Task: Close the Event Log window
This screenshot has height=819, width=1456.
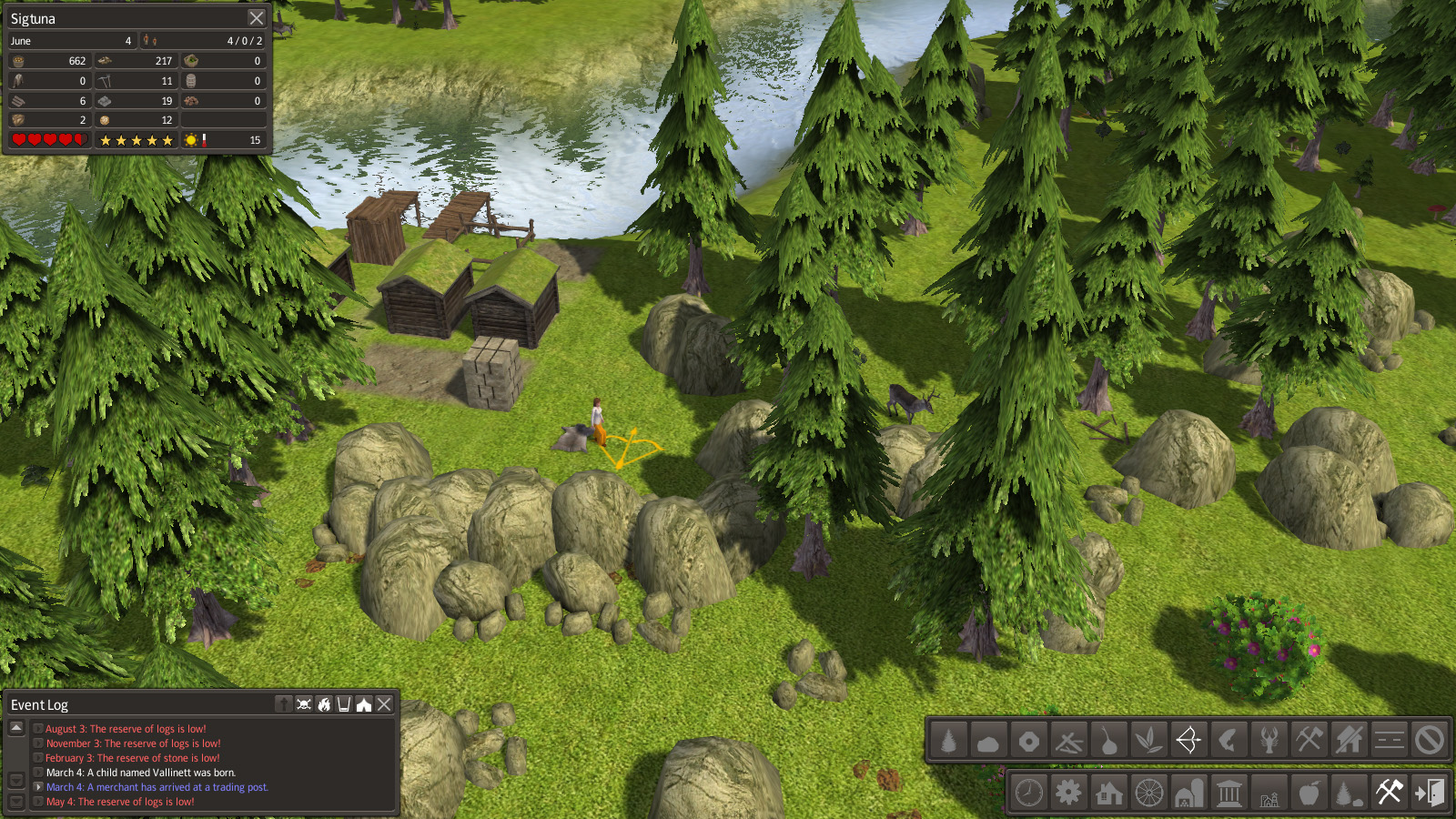Action: (384, 704)
